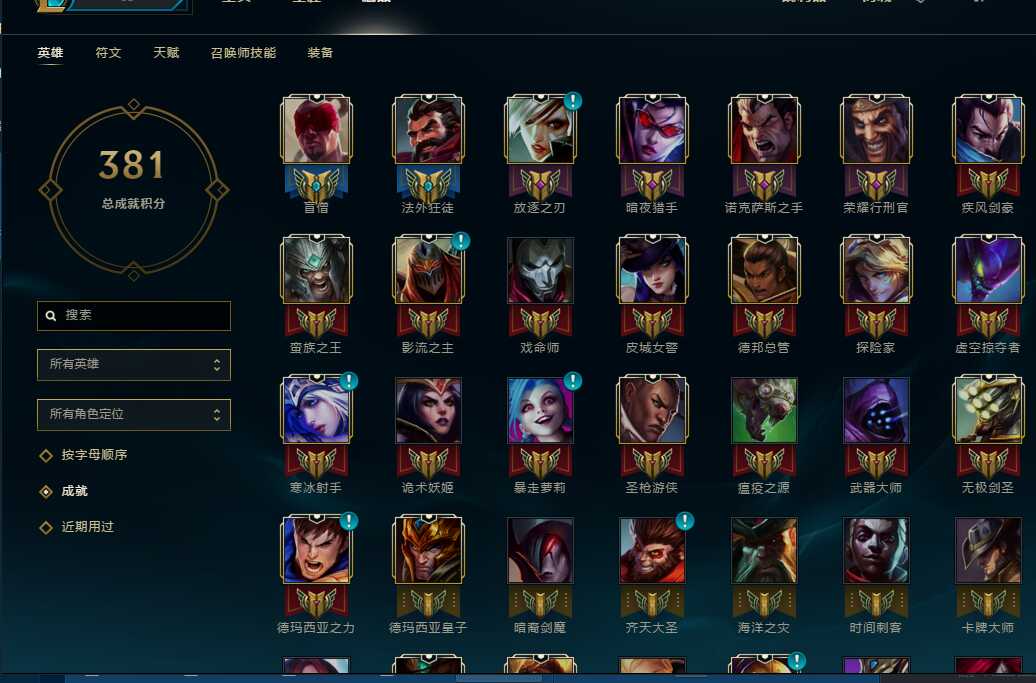Open the 齐天大圣 champion portrait
Screen dimensions: 1036x683
[652, 551]
